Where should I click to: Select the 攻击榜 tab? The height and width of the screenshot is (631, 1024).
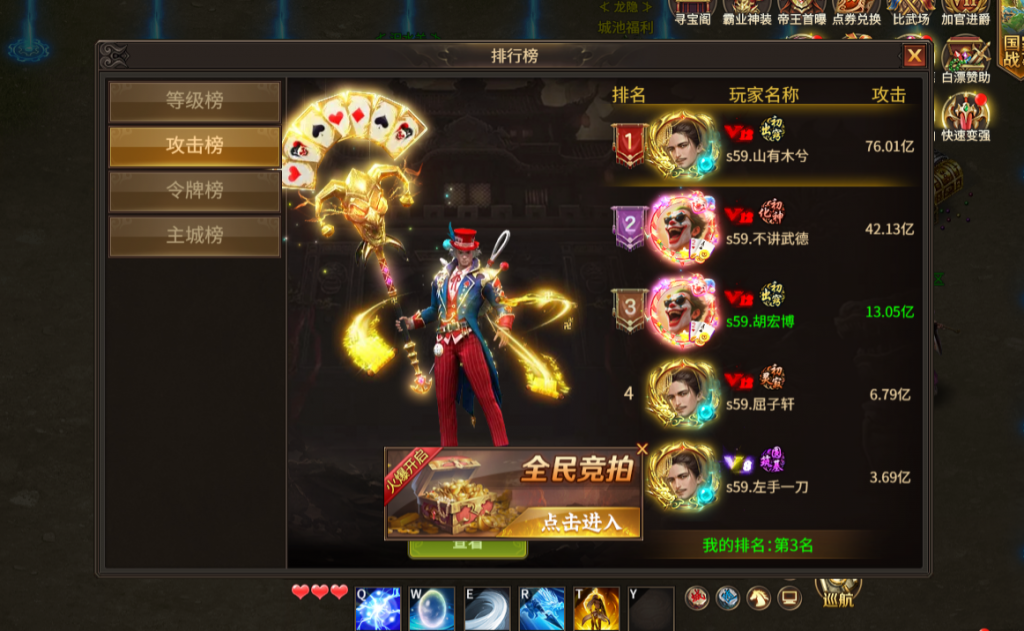coord(194,146)
